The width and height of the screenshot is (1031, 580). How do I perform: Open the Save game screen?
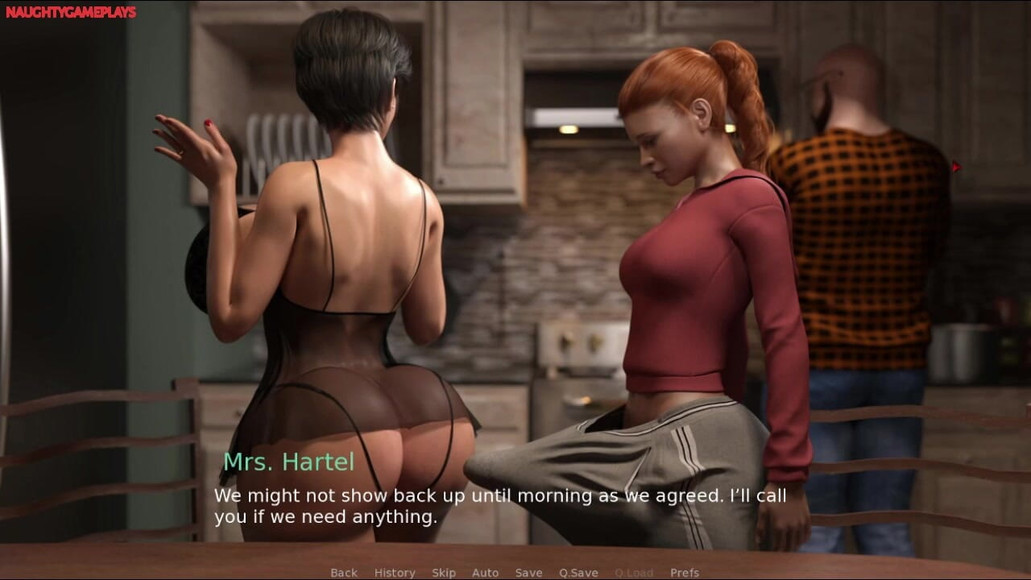(529, 573)
